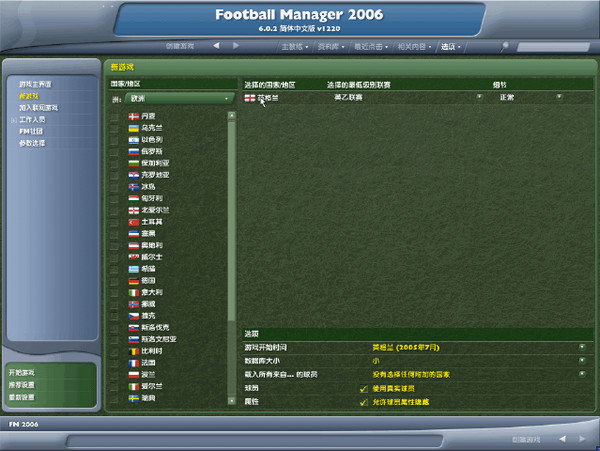The image size is (600, 451).
Task: Enable the 意大利 country checkbox
Action: [116, 292]
